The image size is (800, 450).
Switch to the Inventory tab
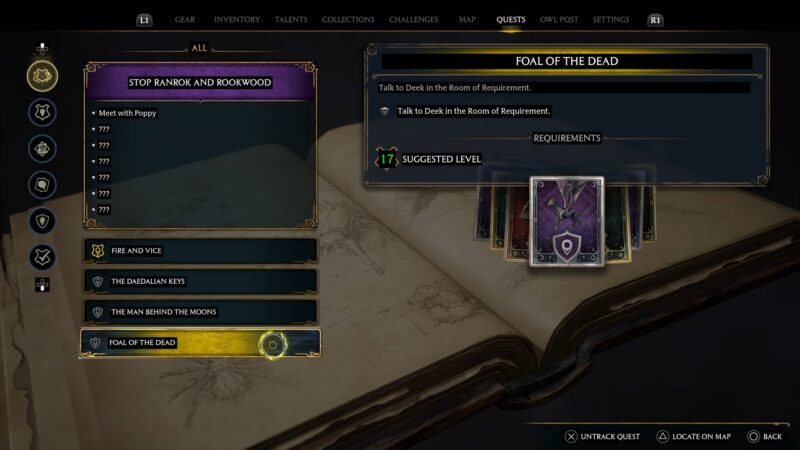tap(237, 19)
